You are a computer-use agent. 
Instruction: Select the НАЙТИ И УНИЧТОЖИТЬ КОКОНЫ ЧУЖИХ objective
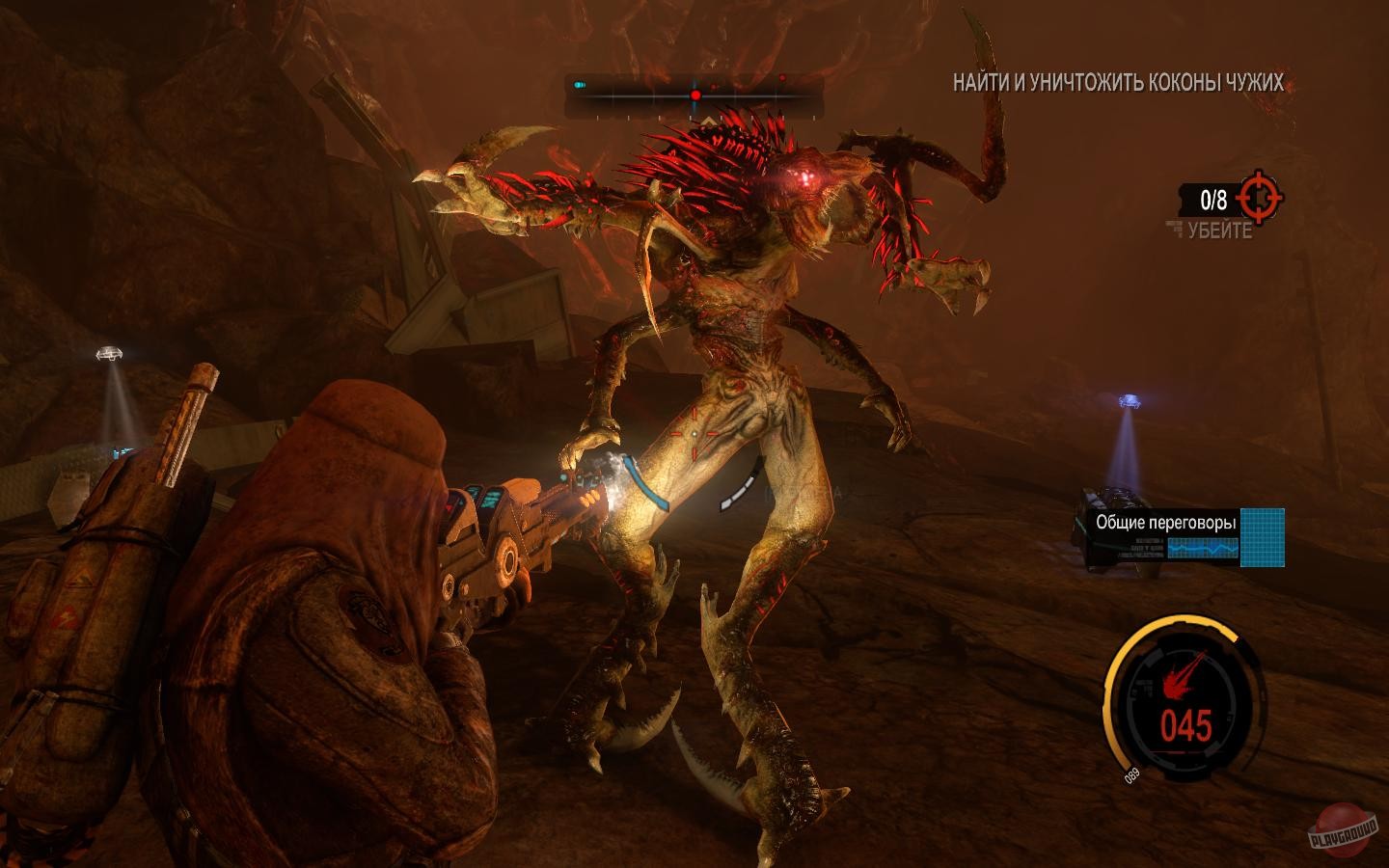tap(1117, 83)
